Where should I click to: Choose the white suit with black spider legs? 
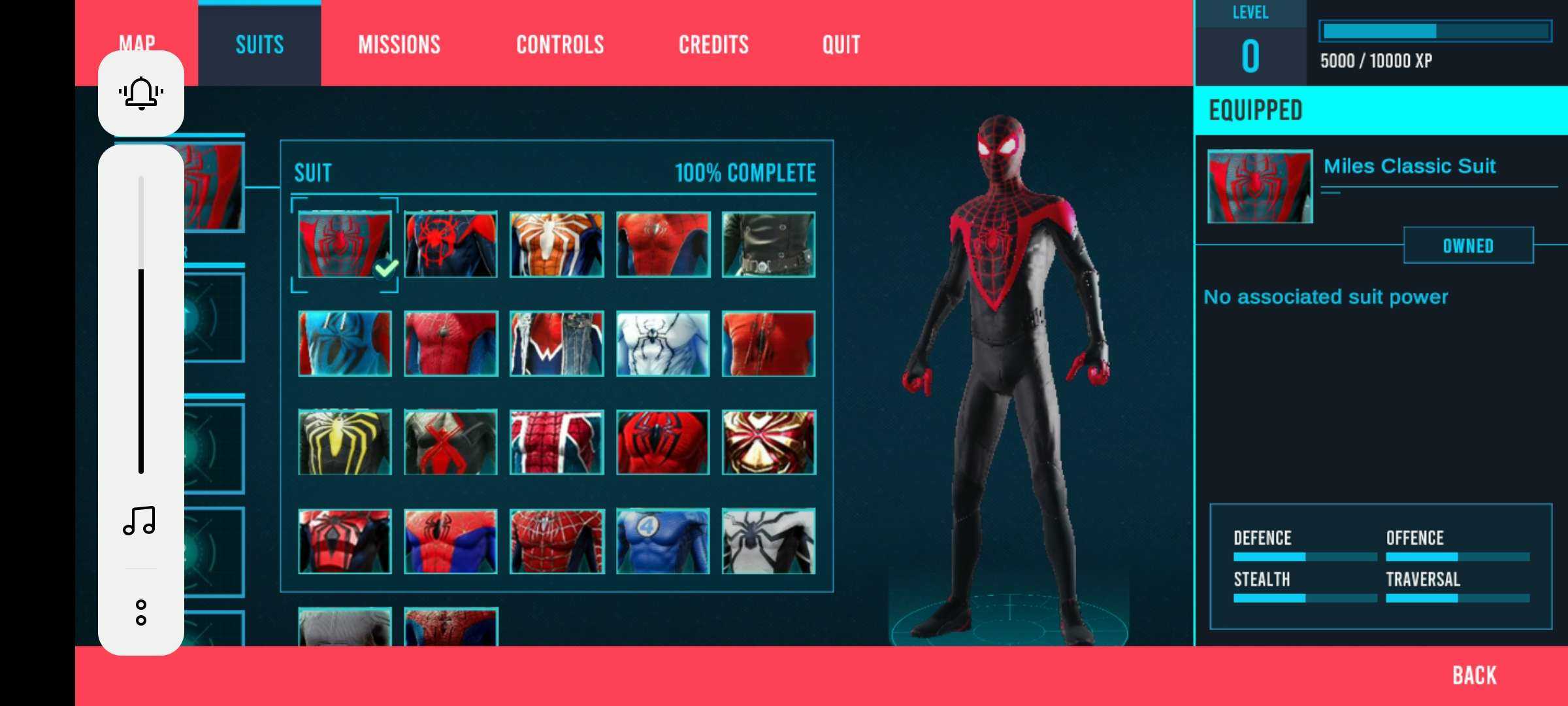(x=768, y=541)
